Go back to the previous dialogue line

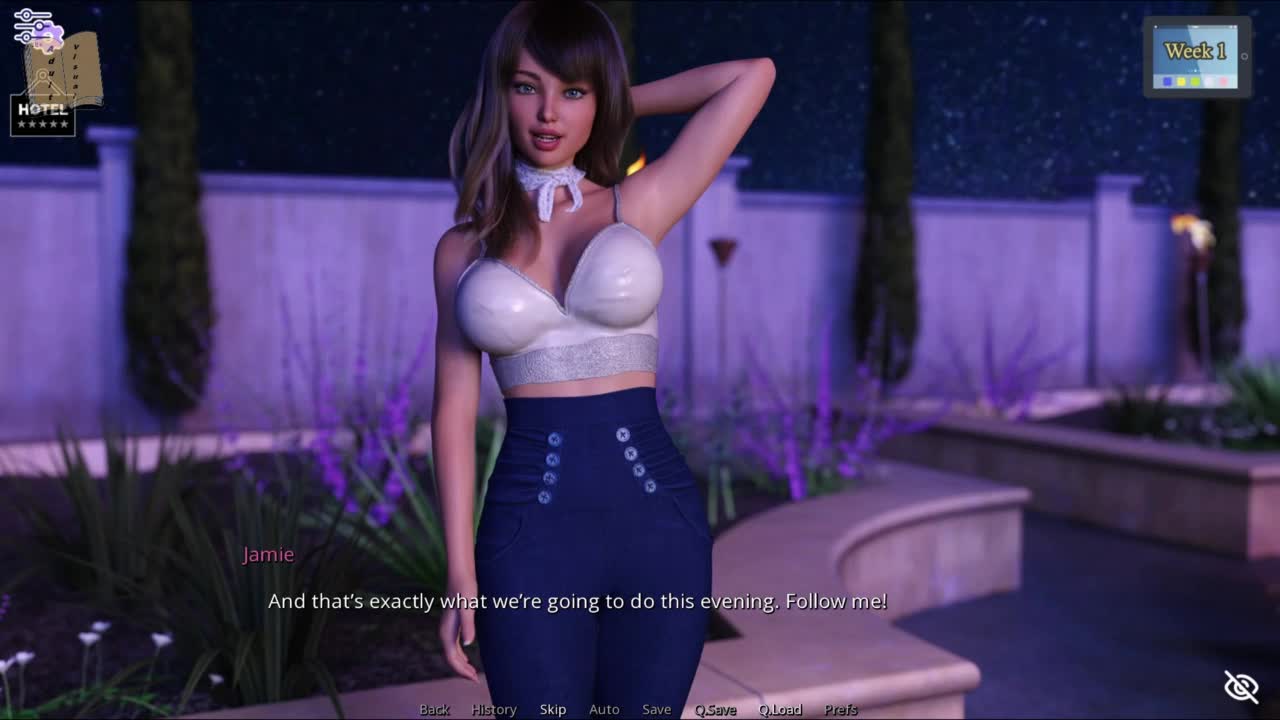434,709
